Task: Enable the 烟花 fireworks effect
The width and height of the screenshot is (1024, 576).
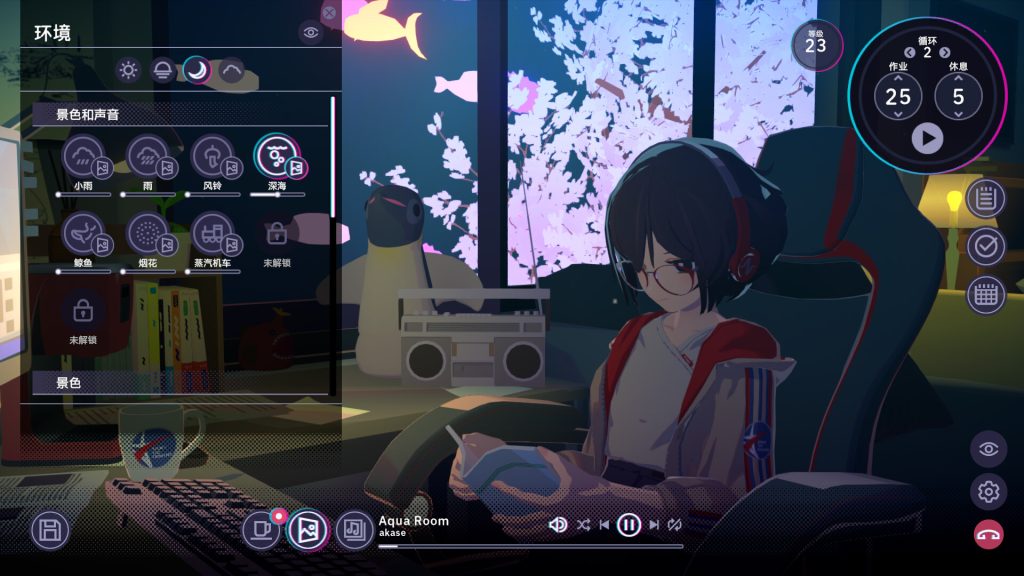Action: tap(147, 233)
